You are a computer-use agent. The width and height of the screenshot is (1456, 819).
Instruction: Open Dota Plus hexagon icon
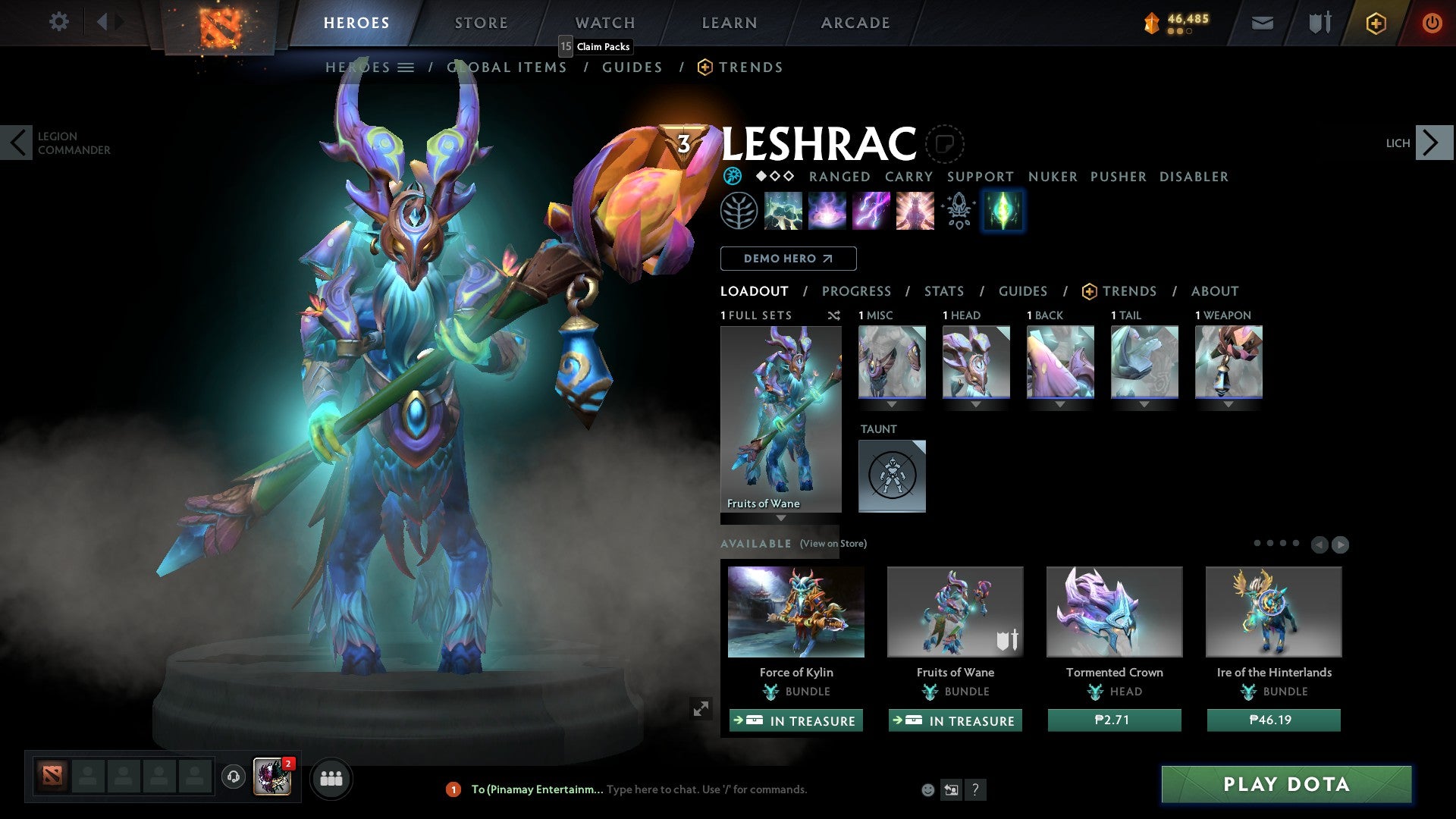tap(1376, 23)
